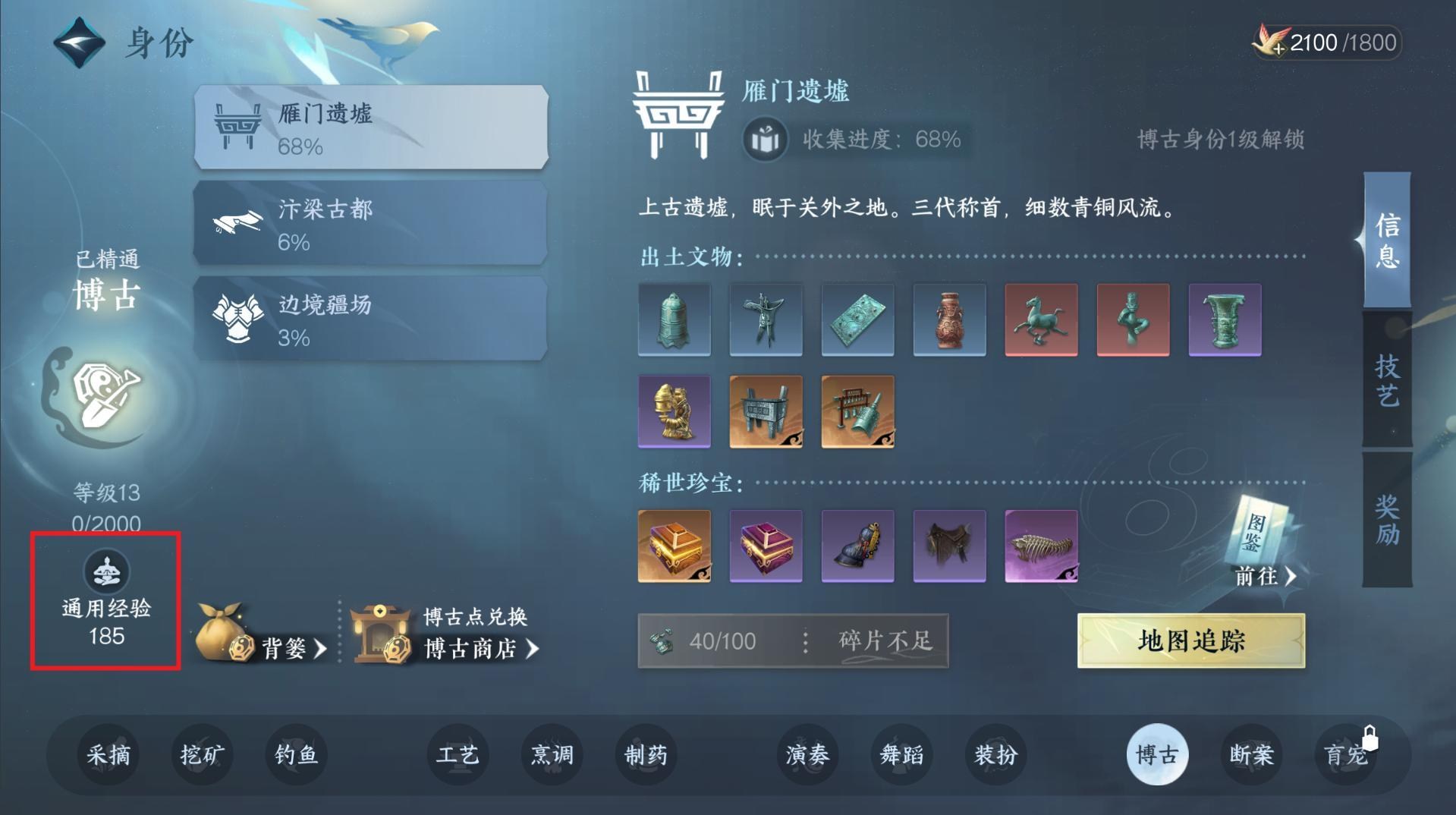Screen dimensions: 1456x815
Task: Open the 博古商店 shop icon
Action: tap(379, 634)
